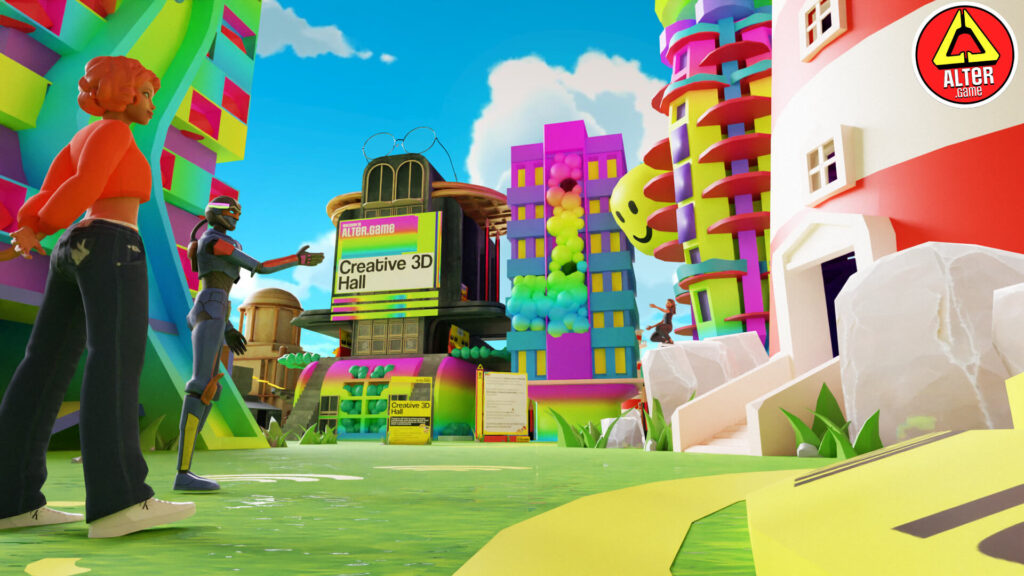Click the ALTER.game logo badge
Viewport: 1024px width, 576px height.
pos(964,54)
